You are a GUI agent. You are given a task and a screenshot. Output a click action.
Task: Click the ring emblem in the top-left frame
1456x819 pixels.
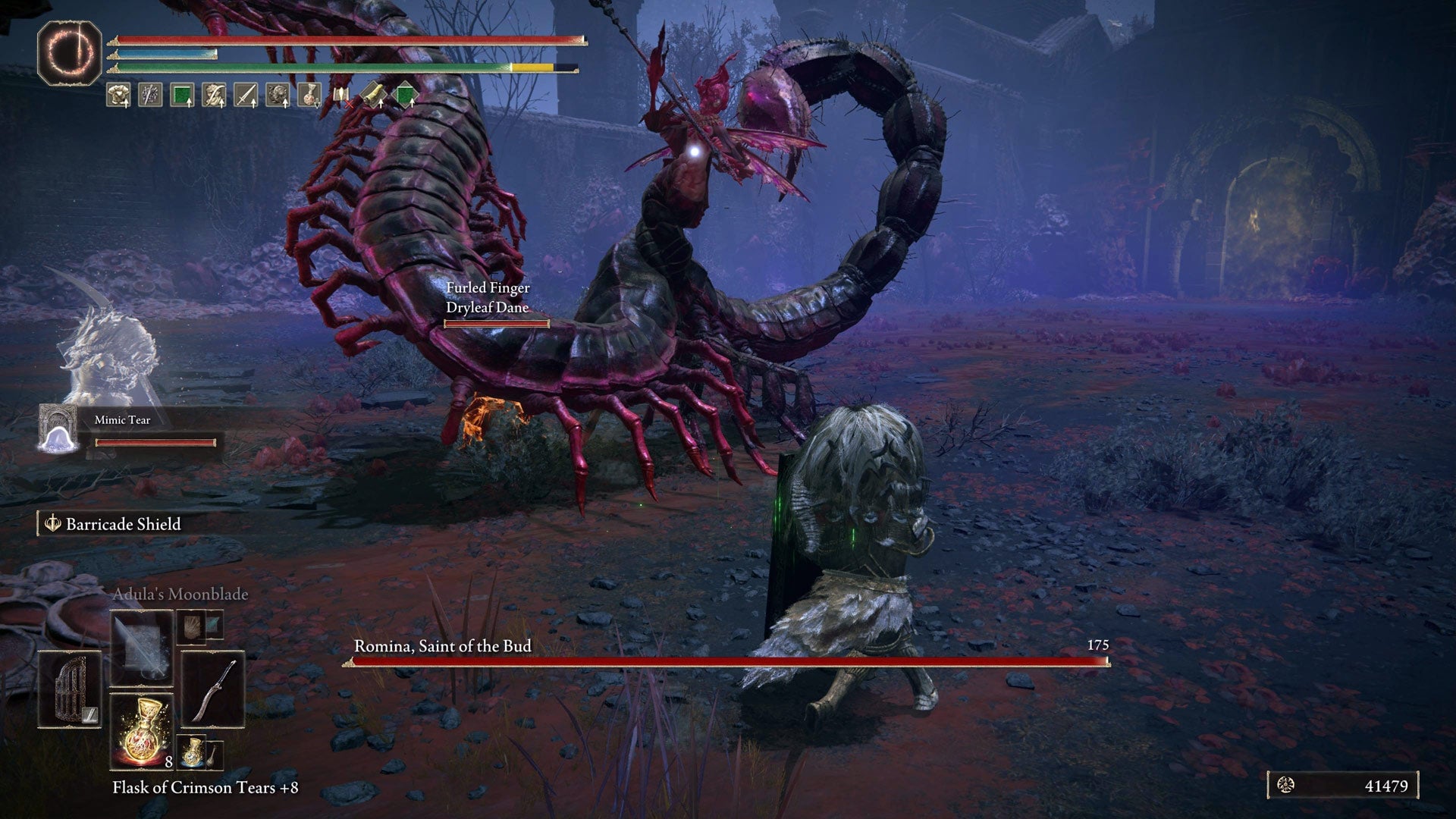(x=70, y=53)
